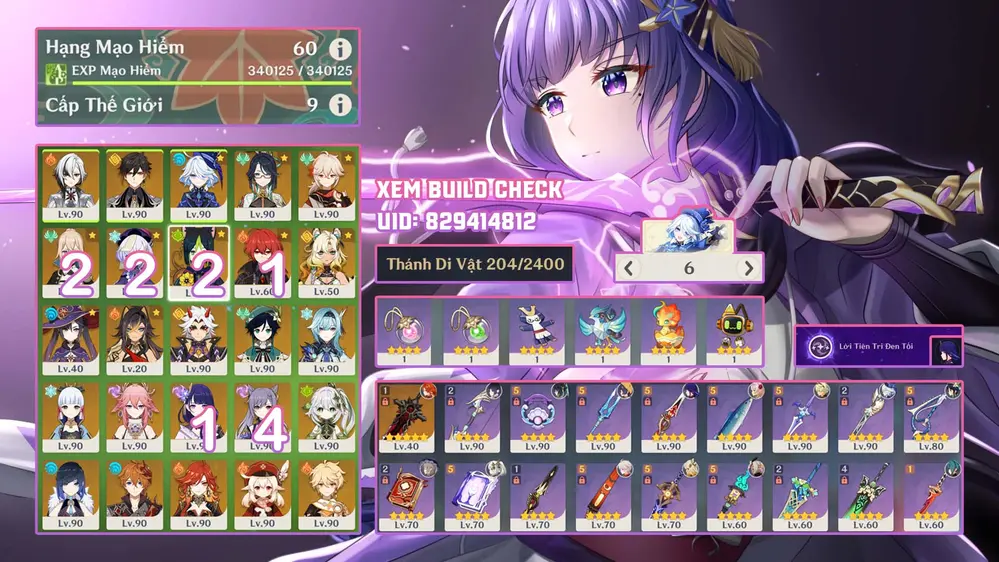Image resolution: width=999 pixels, height=562 pixels.
Task: Open the info icon next to Cấp Thế Giới
Action: [340, 104]
